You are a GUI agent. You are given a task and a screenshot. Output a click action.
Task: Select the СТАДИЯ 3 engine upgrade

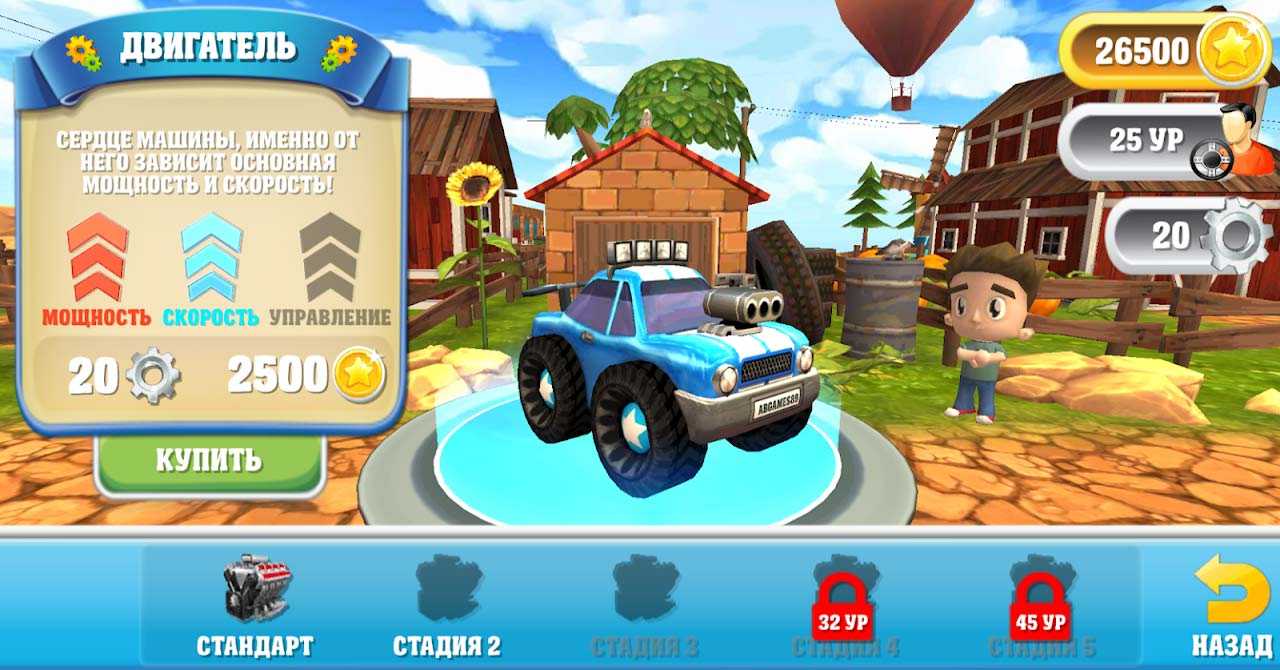[644, 605]
